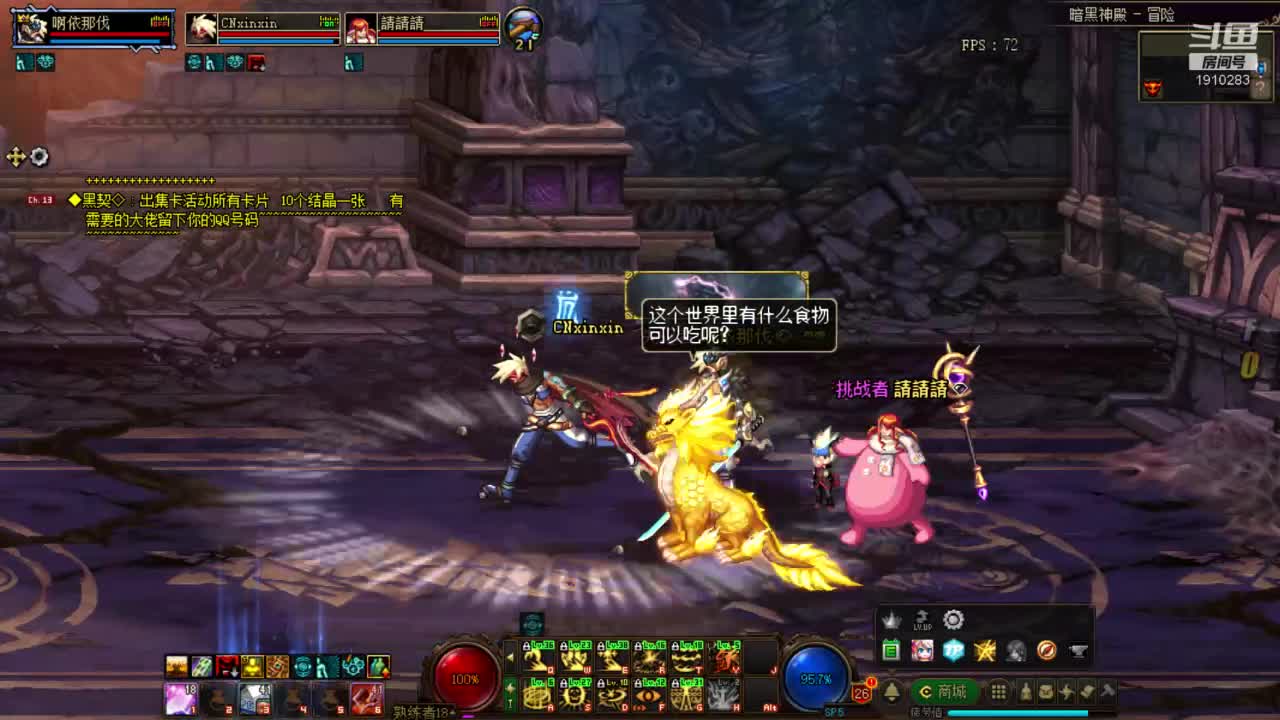Viewport: 1280px width, 720px height.
Task: Open the orange compass icon
Action: [1046, 651]
